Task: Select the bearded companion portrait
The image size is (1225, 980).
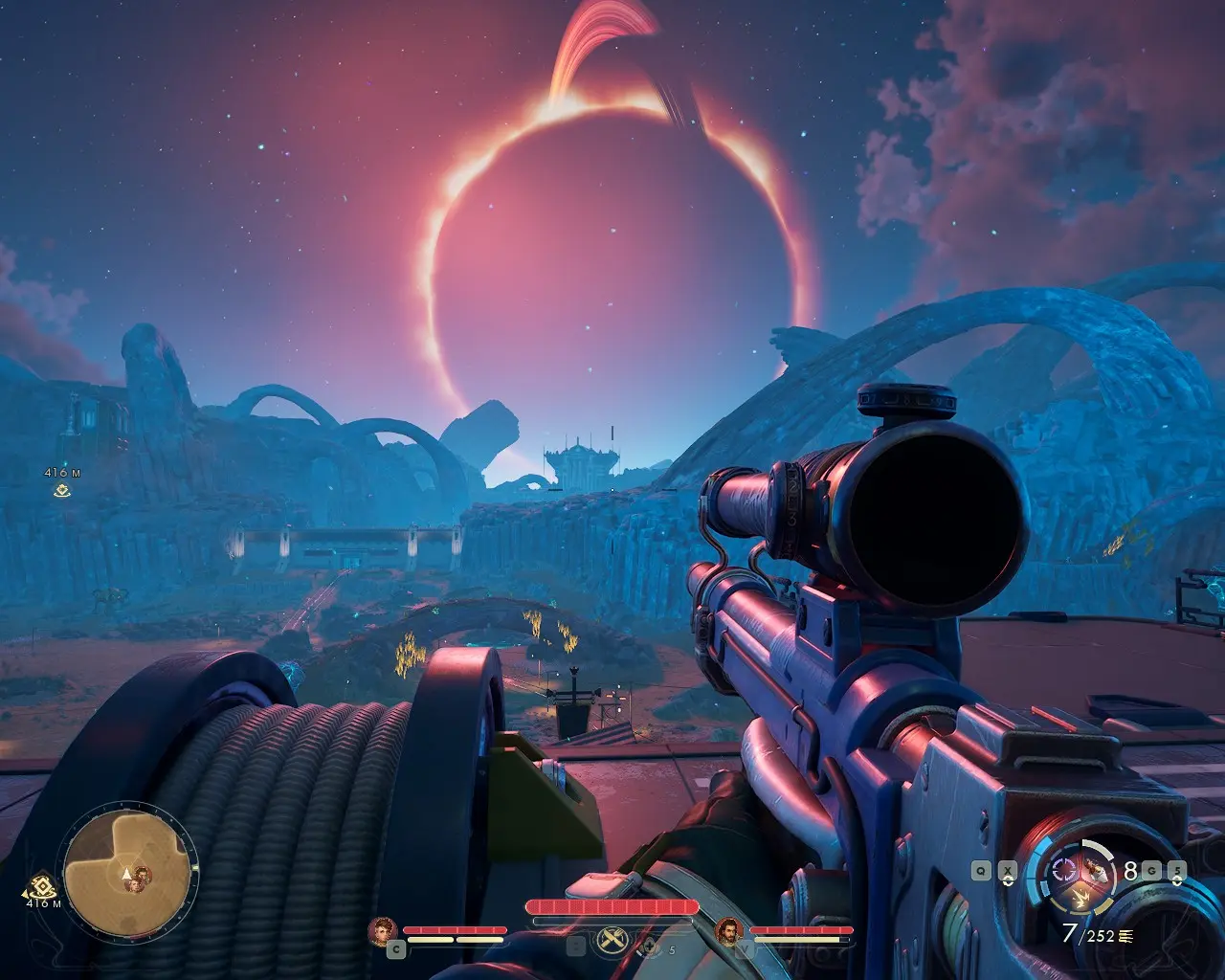Action: click(x=729, y=929)
